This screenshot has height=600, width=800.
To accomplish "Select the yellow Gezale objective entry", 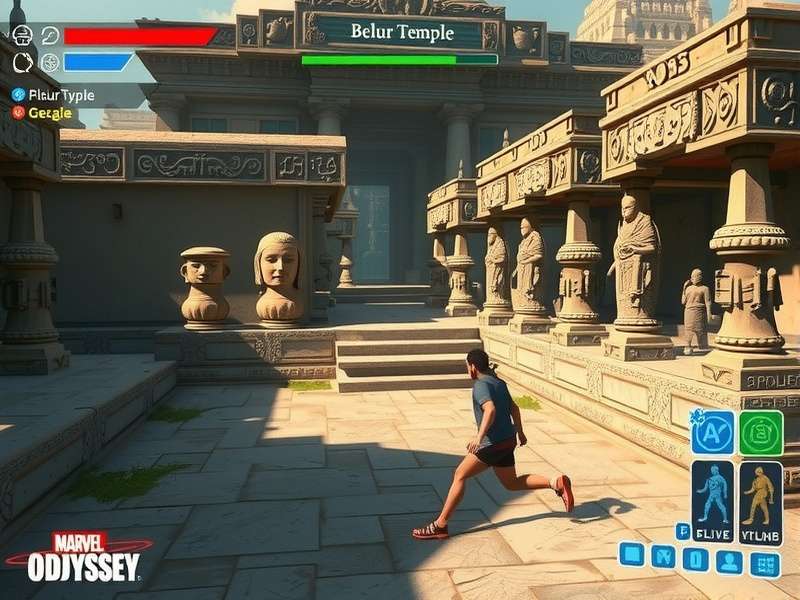I will [45, 113].
